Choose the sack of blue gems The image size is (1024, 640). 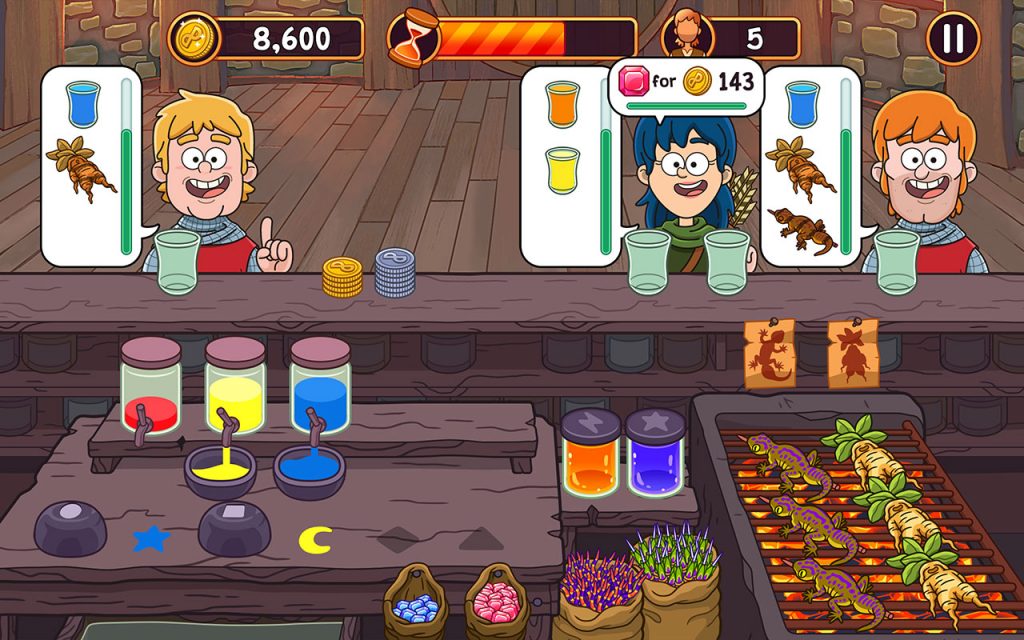(416, 602)
